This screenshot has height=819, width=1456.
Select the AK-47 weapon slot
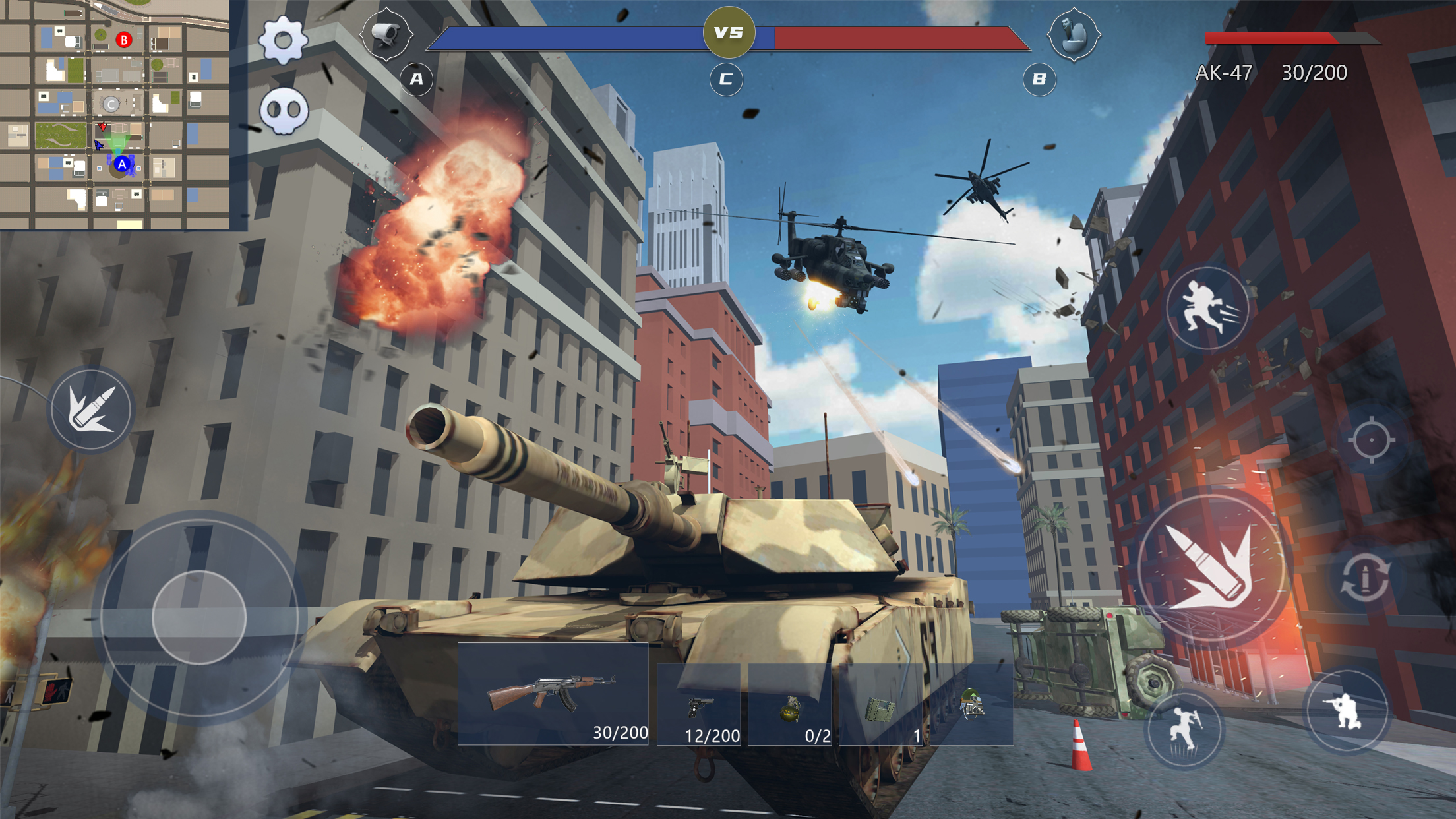tap(553, 694)
